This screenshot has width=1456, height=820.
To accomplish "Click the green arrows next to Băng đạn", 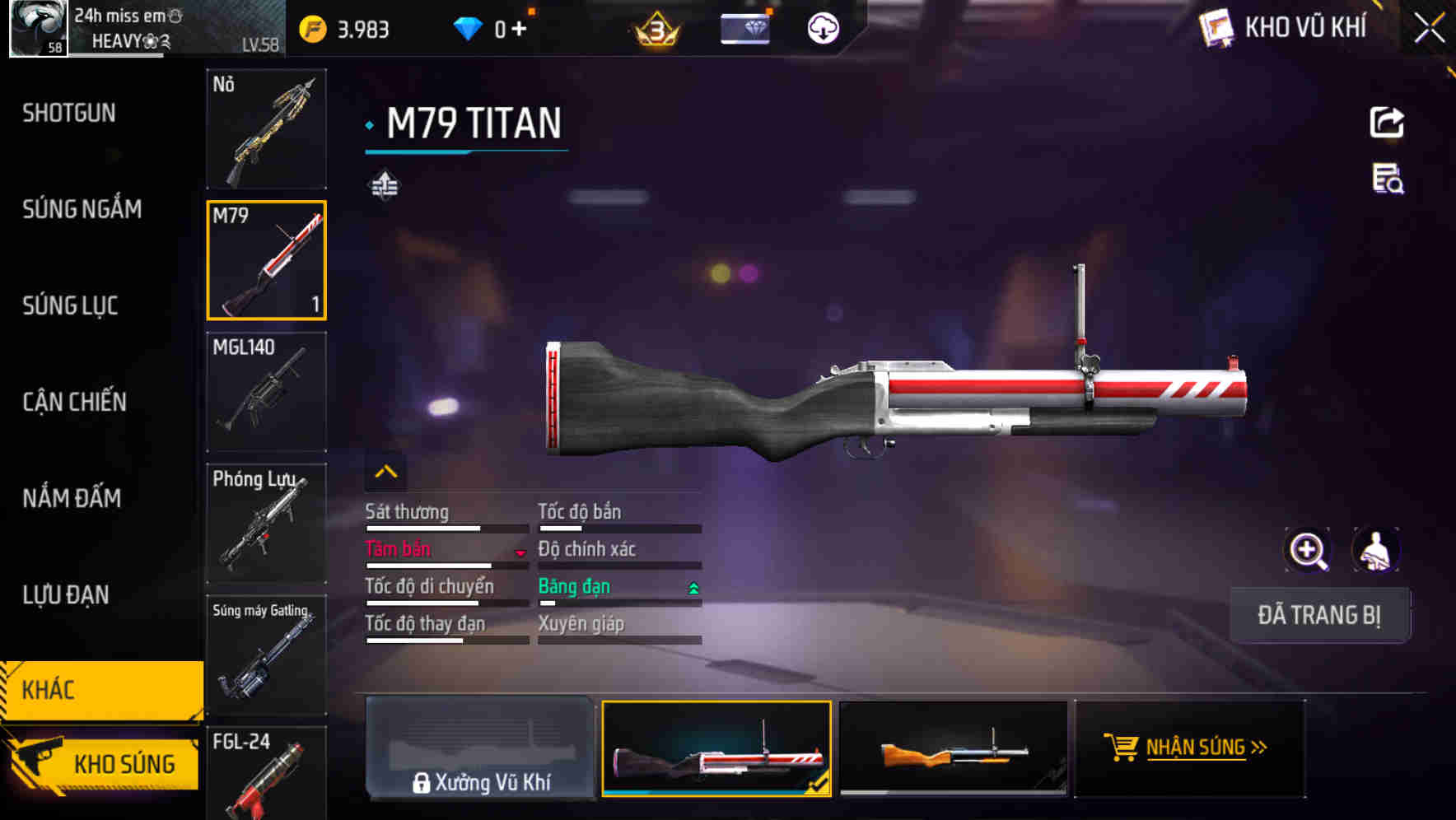I will point(693,588).
